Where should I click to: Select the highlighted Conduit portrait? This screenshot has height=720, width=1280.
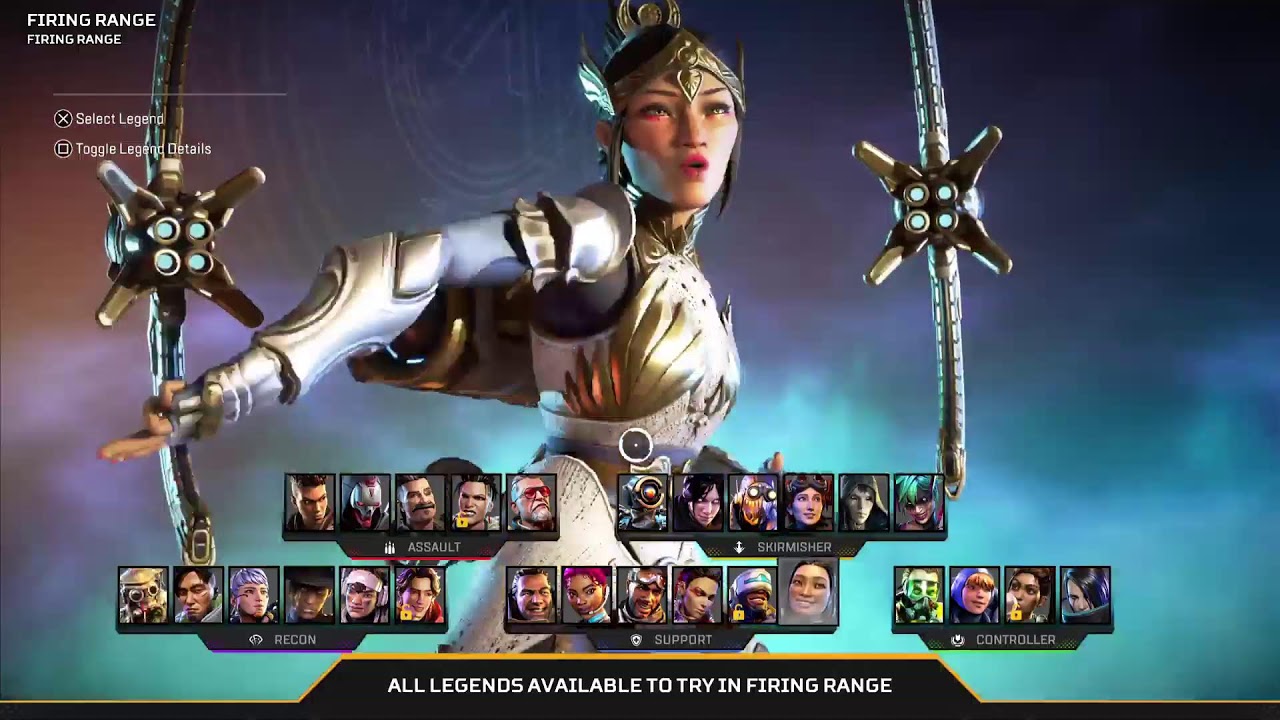(808, 593)
